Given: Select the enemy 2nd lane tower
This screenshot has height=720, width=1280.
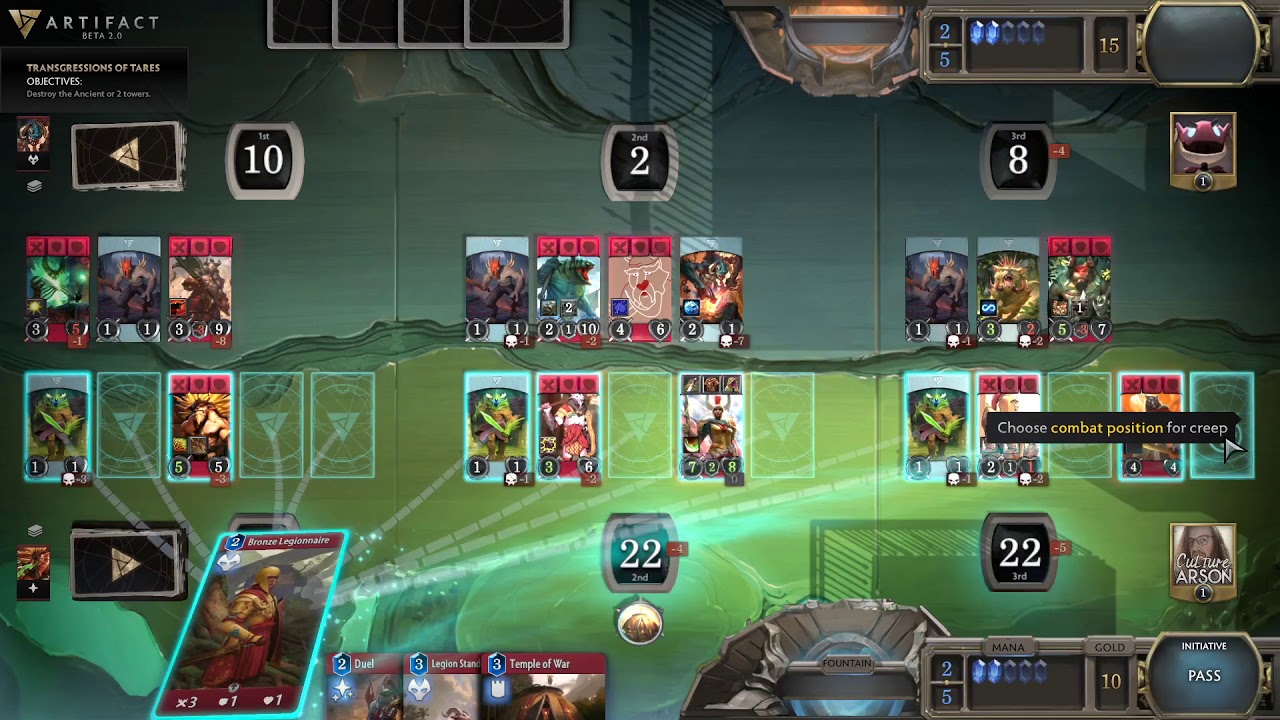Looking at the screenshot, I should click(640, 159).
